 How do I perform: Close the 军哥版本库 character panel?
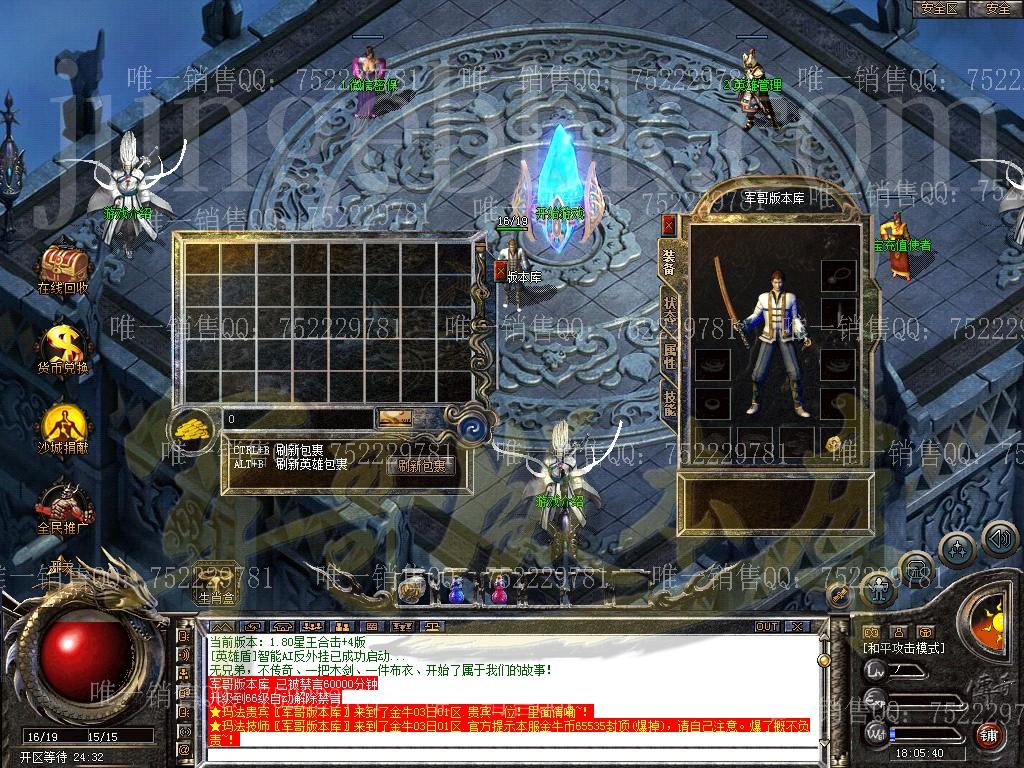click(x=669, y=225)
